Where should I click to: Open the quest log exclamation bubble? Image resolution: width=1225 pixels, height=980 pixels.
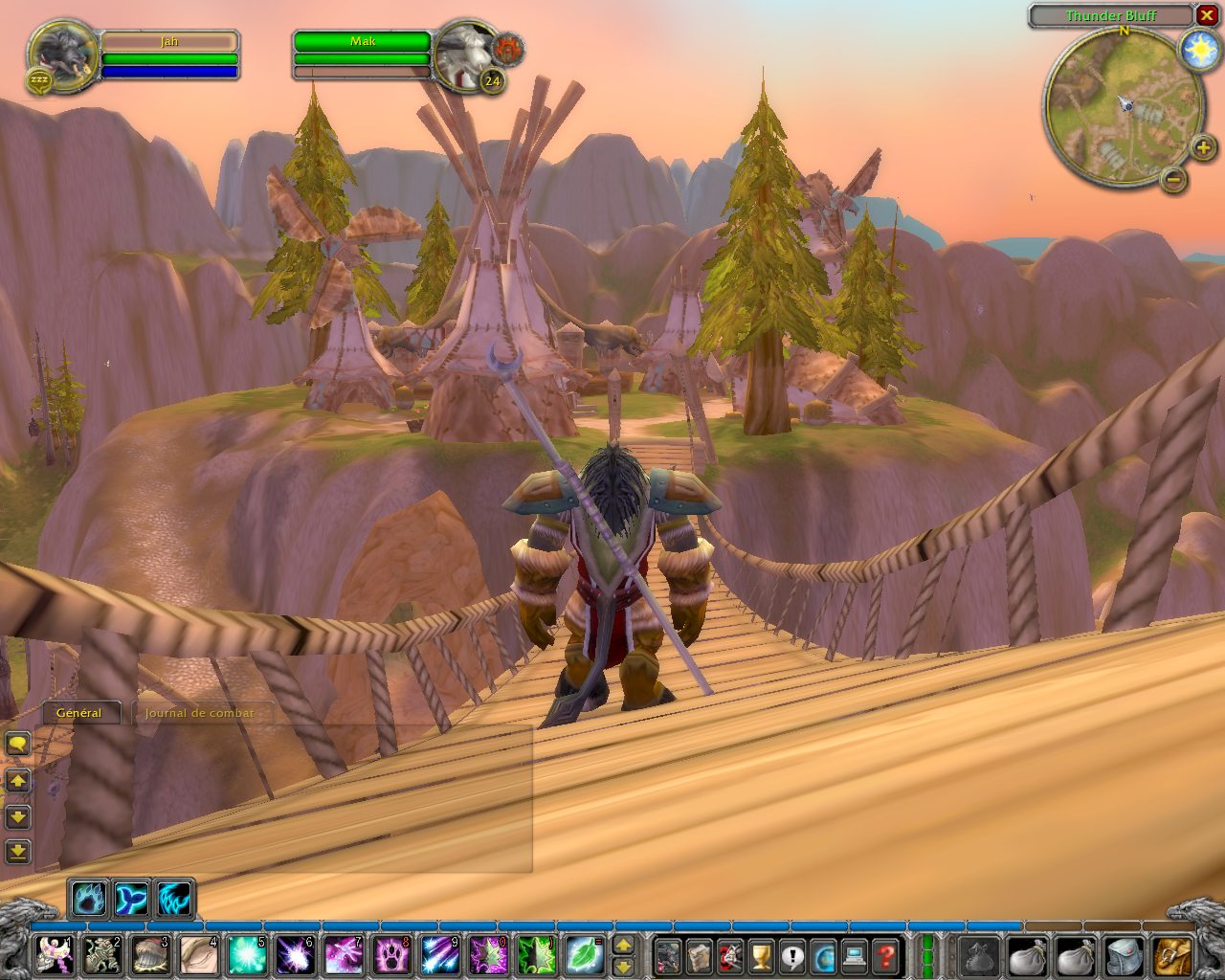pyautogui.click(x=792, y=955)
